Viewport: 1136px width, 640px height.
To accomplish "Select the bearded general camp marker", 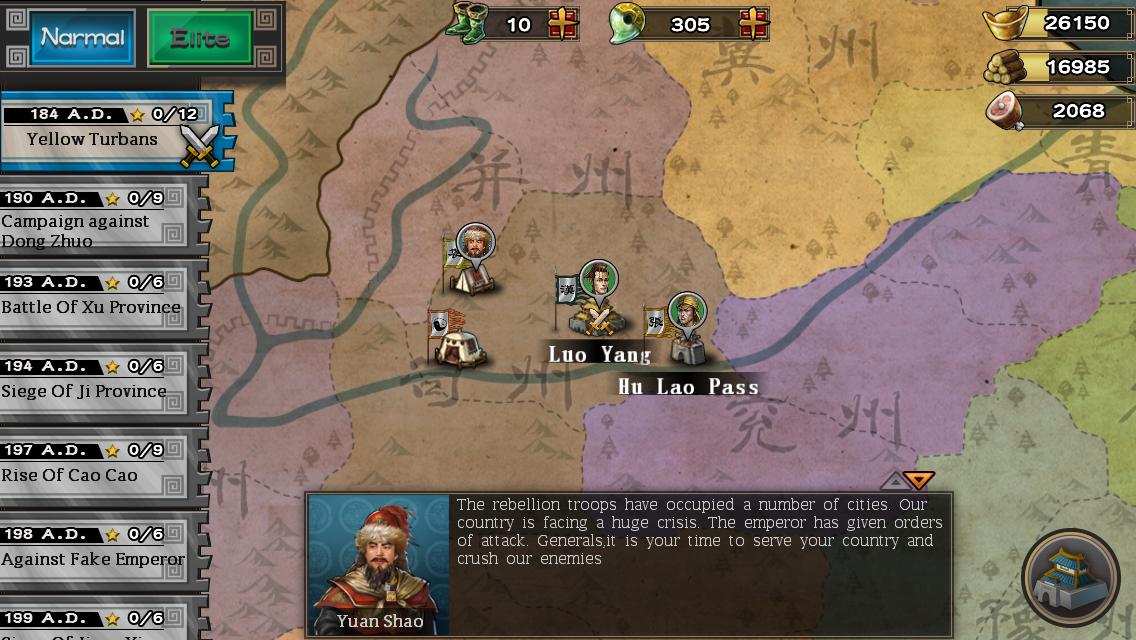I will [x=472, y=262].
